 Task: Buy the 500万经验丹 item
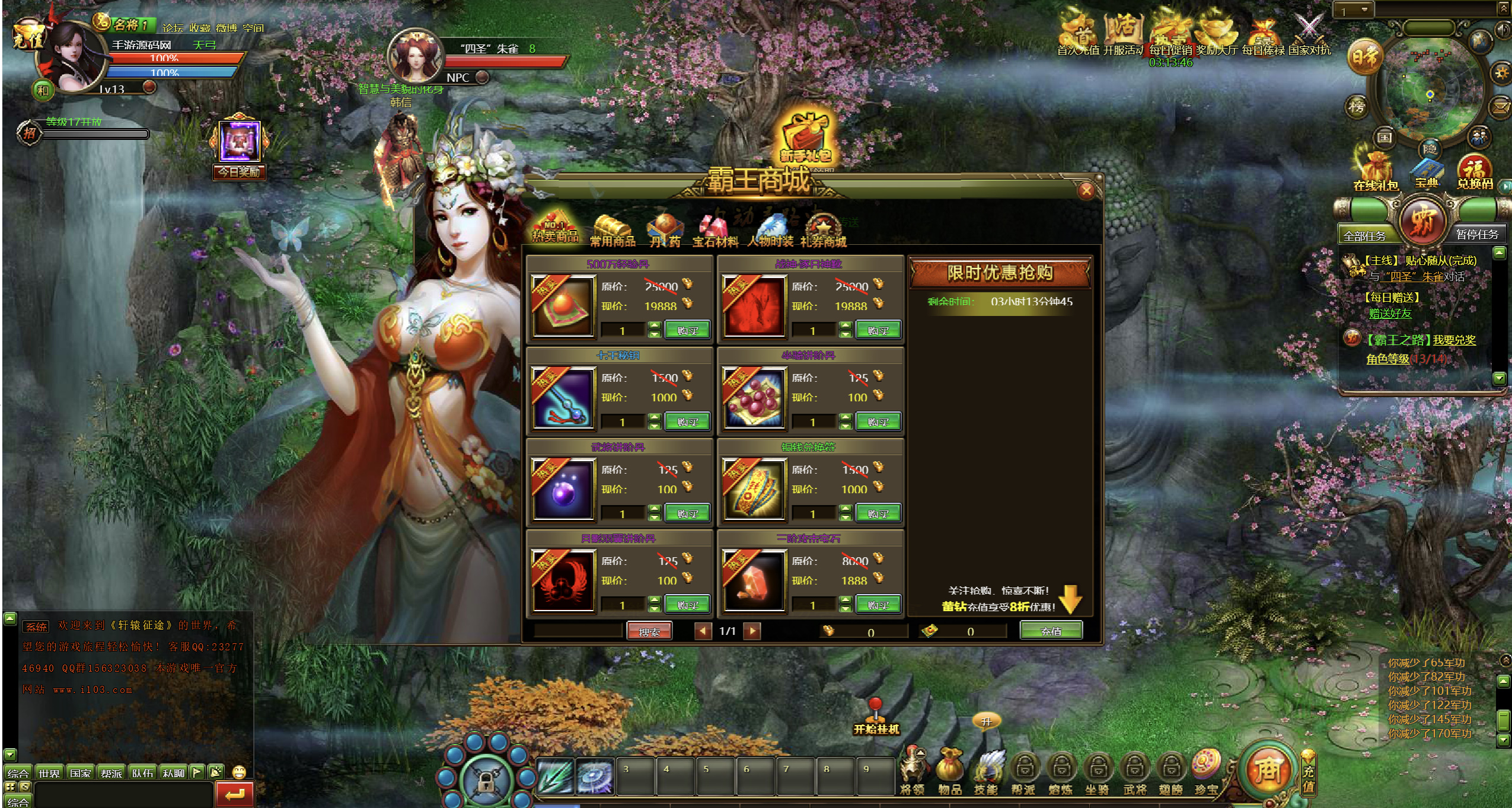coord(687,330)
